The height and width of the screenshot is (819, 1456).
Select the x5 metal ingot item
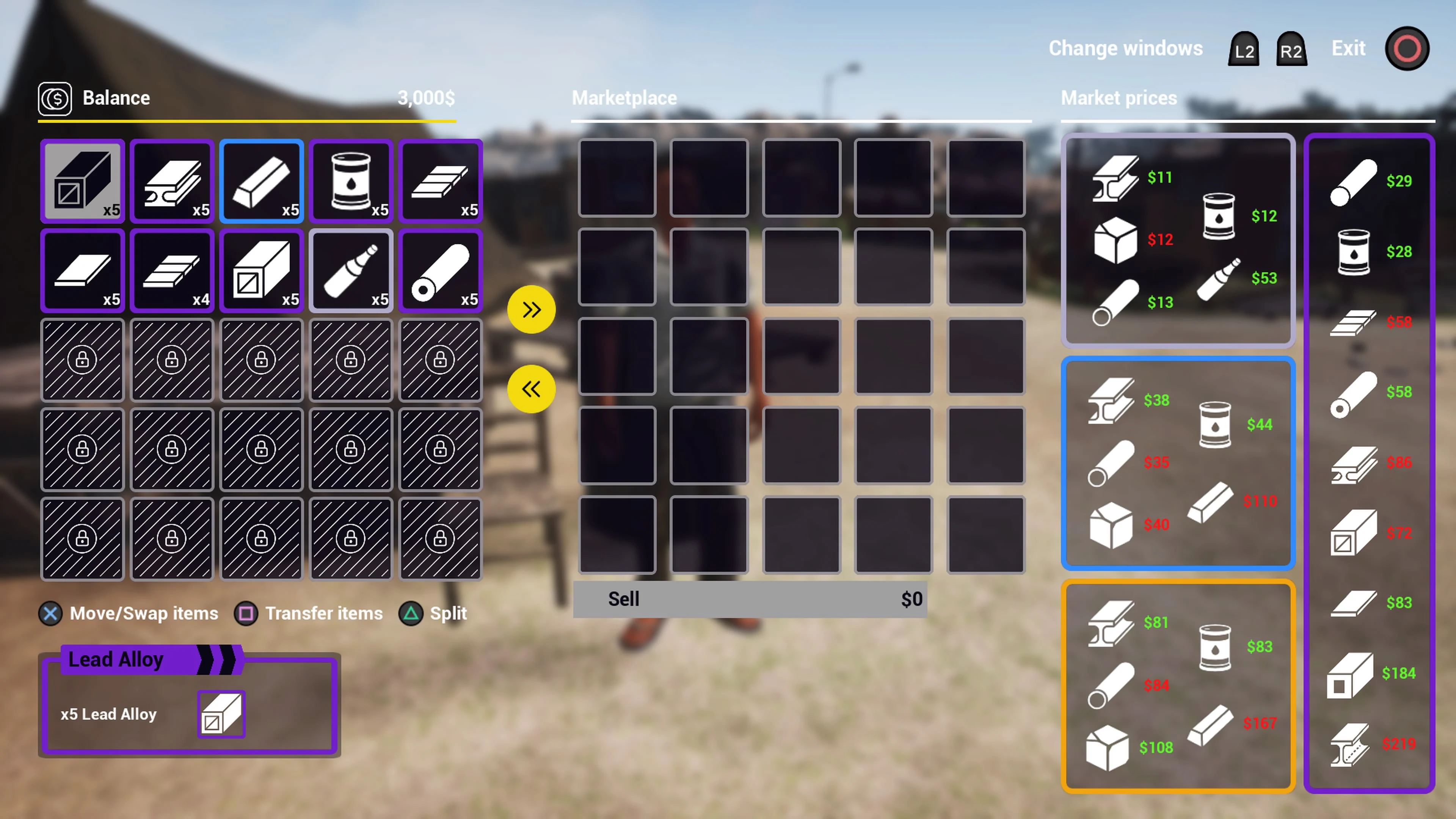coord(261,181)
